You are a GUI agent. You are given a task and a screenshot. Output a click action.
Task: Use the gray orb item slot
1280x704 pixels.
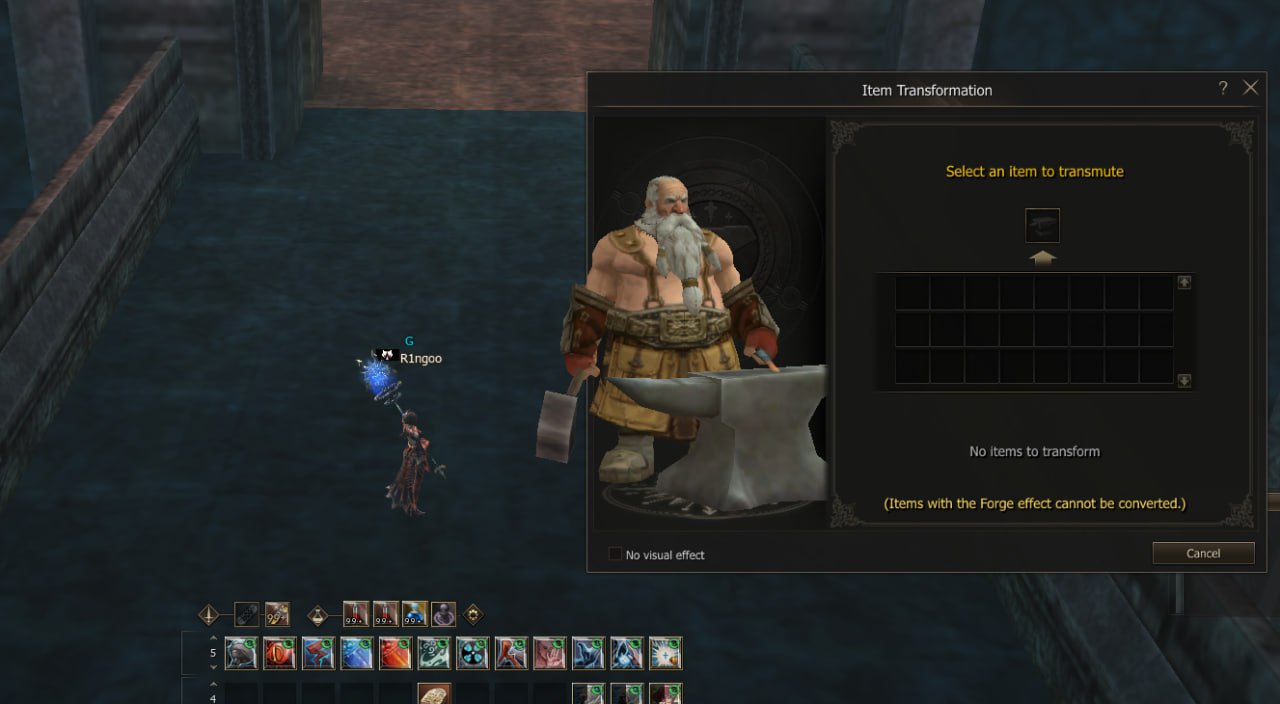[x=444, y=614]
